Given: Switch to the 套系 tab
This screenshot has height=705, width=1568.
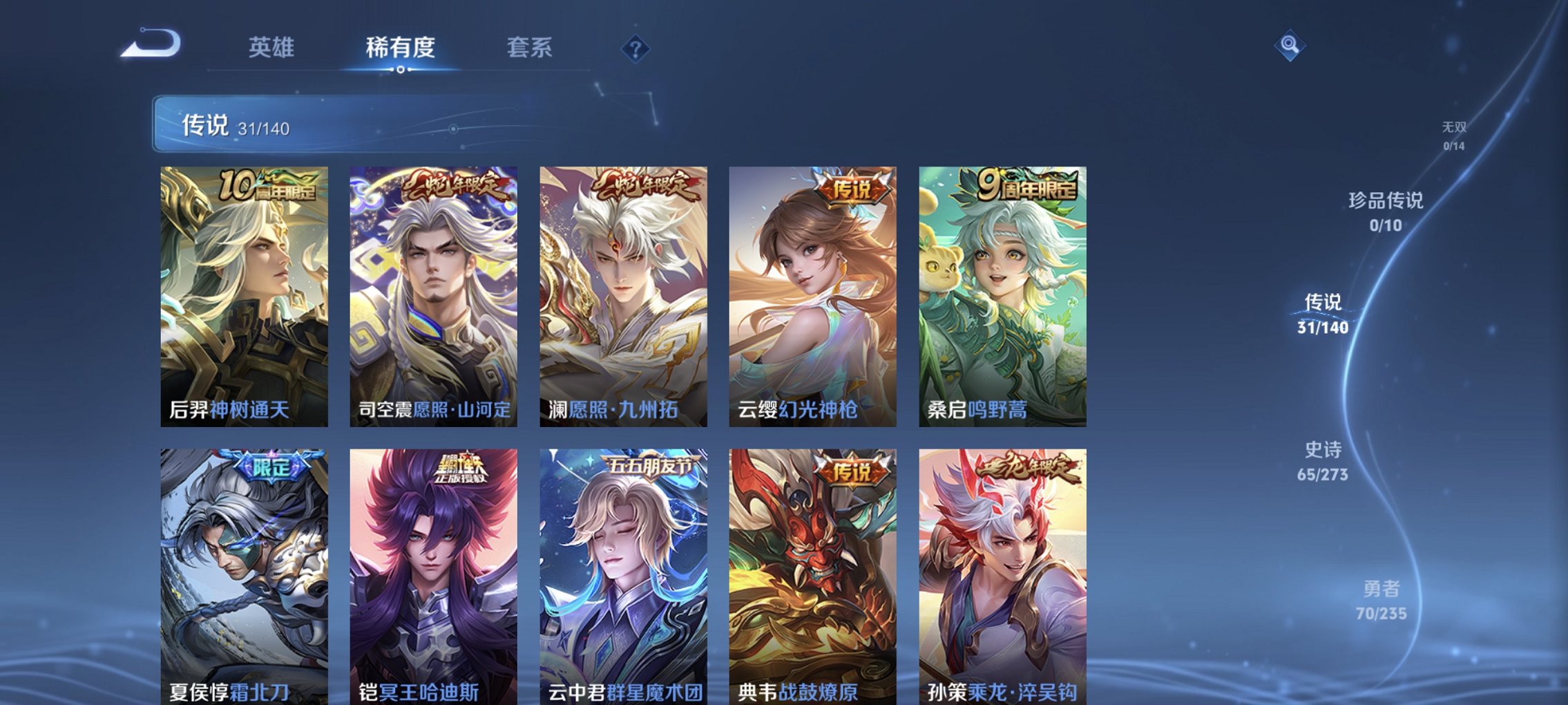Looking at the screenshot, I should coord(528,47).
